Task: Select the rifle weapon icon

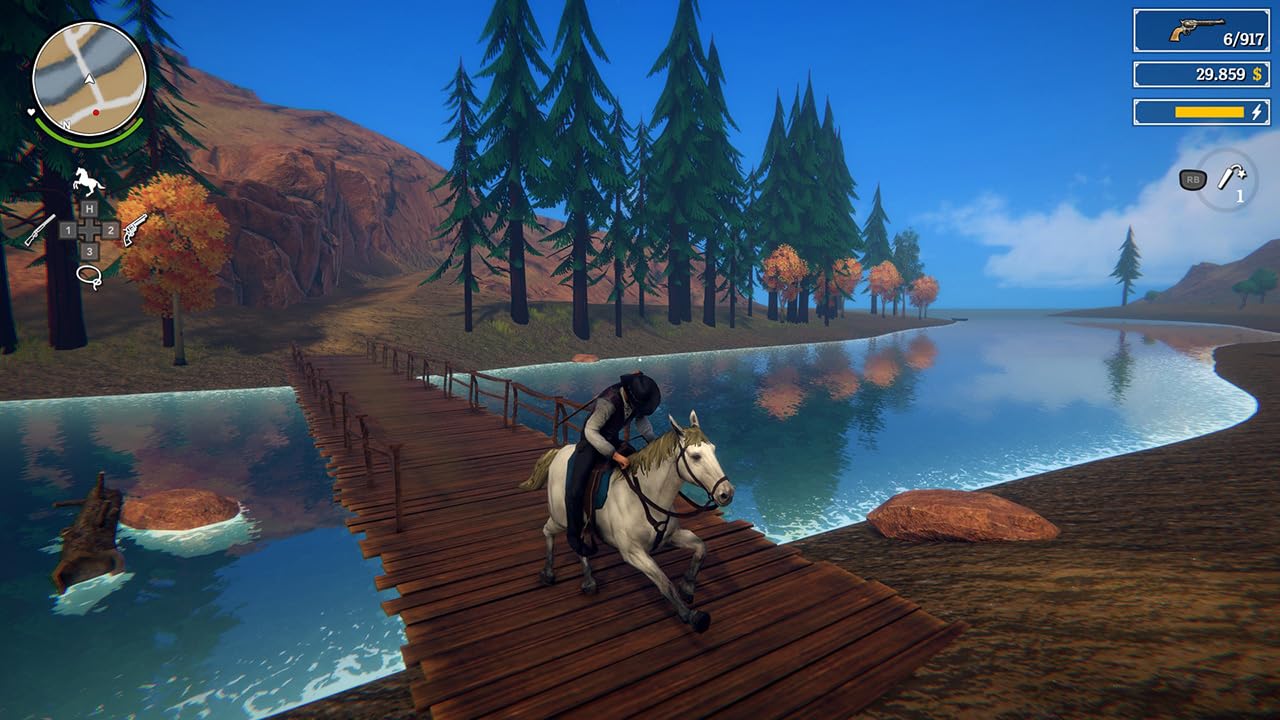Action: click(x=39, y=230)
